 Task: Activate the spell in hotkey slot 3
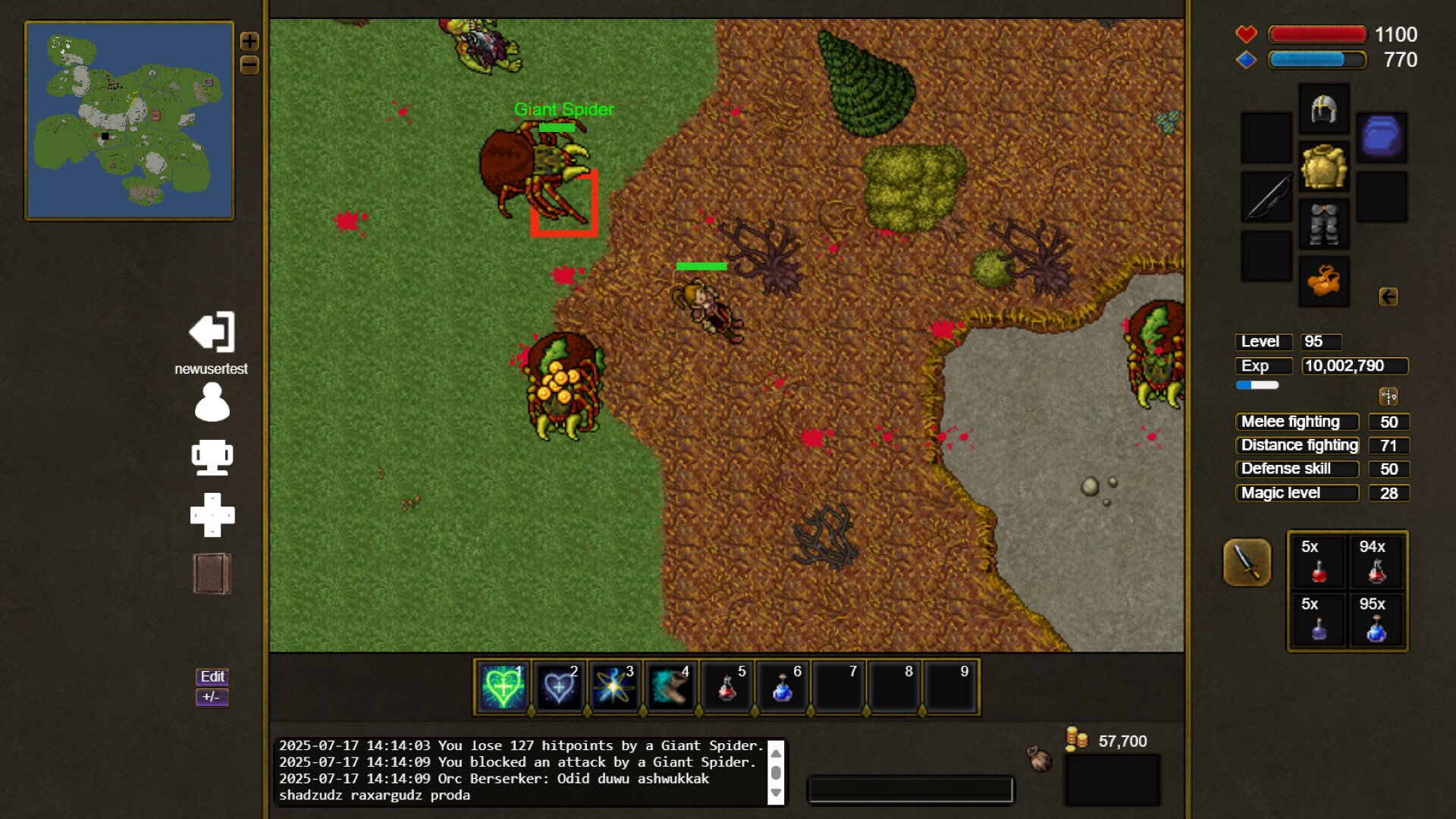point(614,687)
